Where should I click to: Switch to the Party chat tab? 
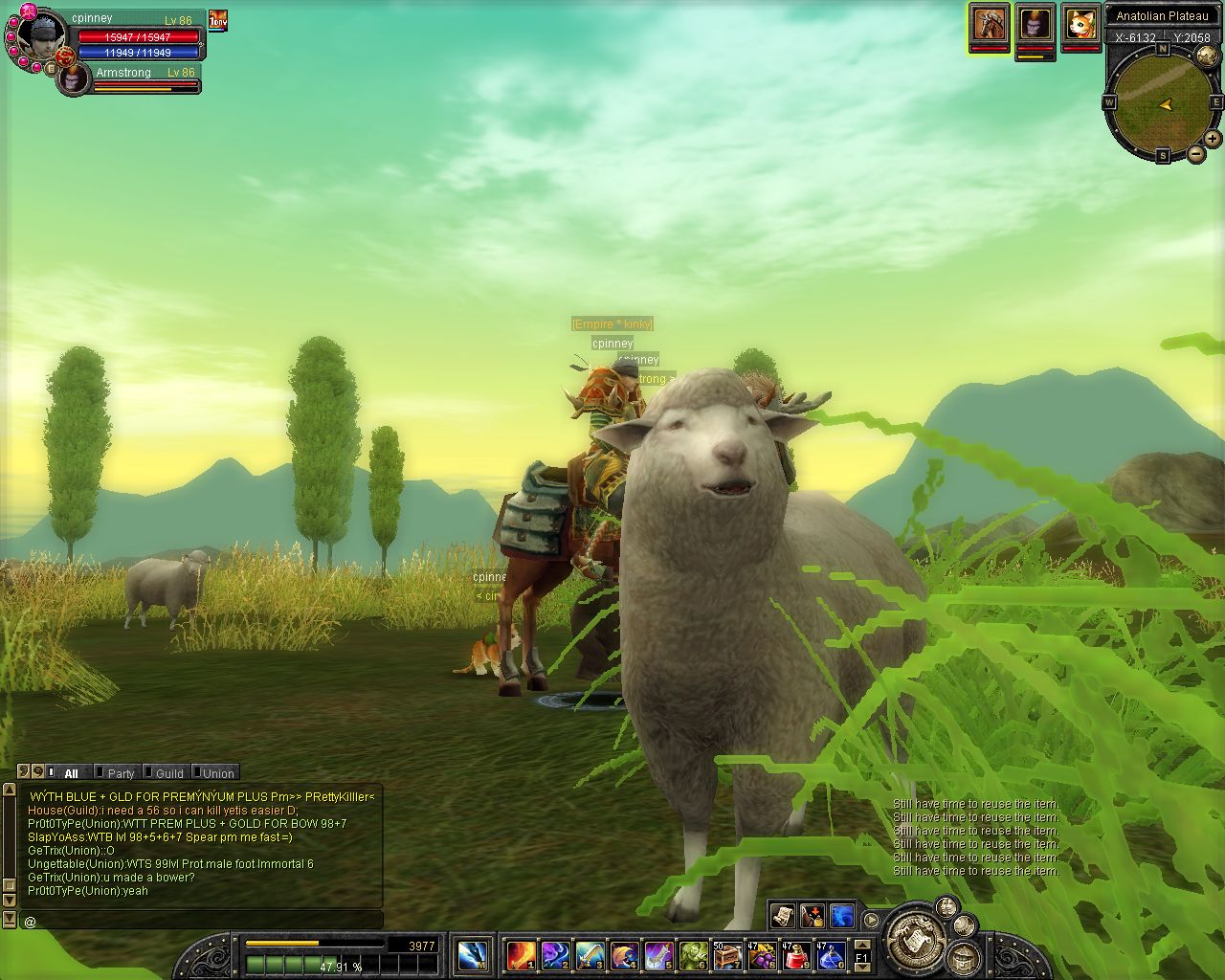121,773
